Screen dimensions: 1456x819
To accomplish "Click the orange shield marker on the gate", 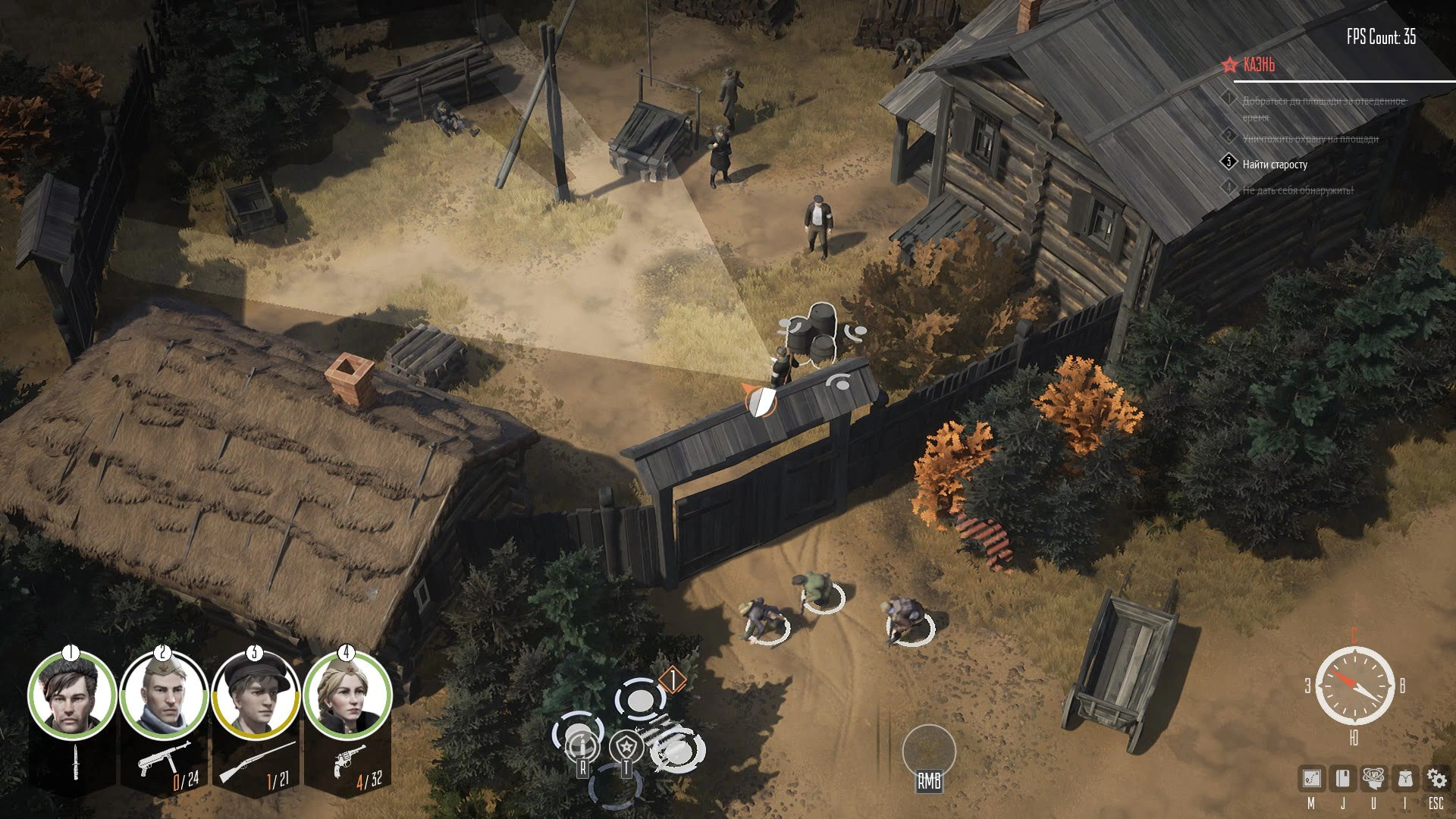I will click(x=760, y=400).
